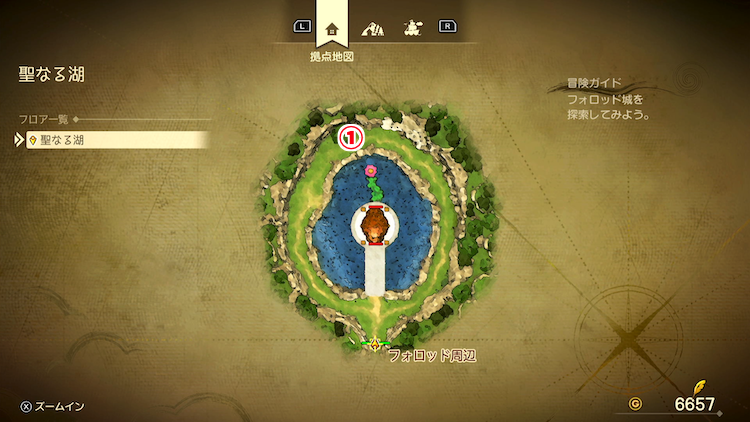Select the pink flower marker on the lake
Image resolution: width=750 pixels, height=422 pixels.
(x=372, y=170)
